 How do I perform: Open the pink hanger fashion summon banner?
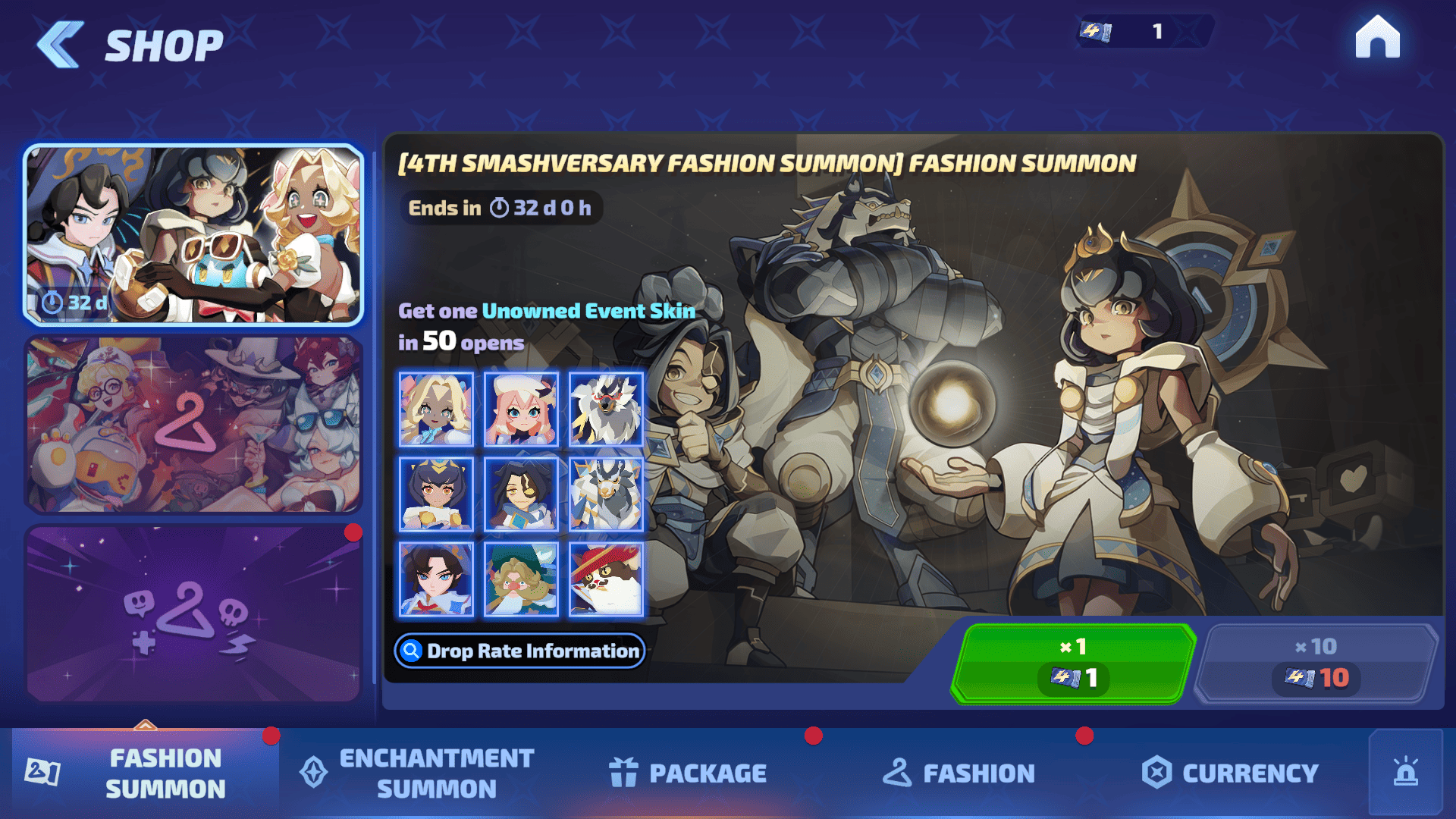pyautogui.click(x=193, y=425)
